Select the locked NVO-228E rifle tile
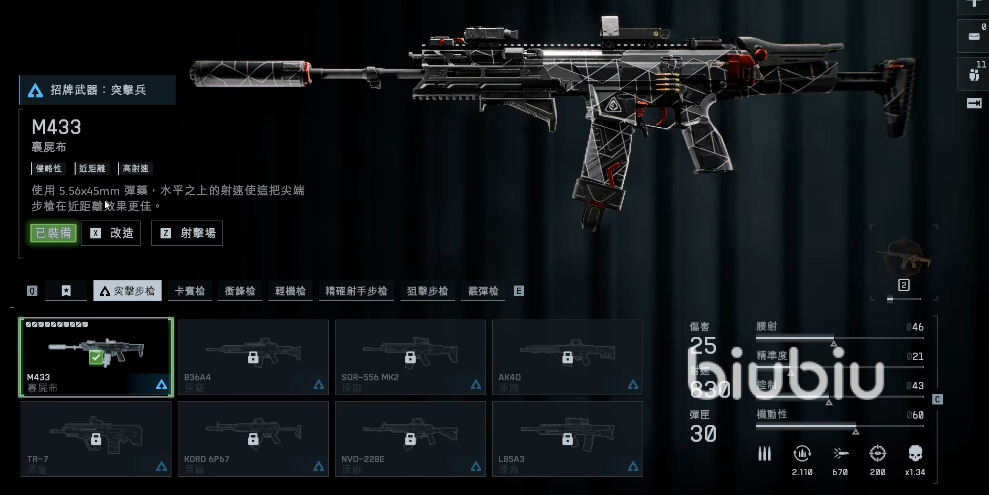Viewport: 989px width, 495px height. [410, 438]
